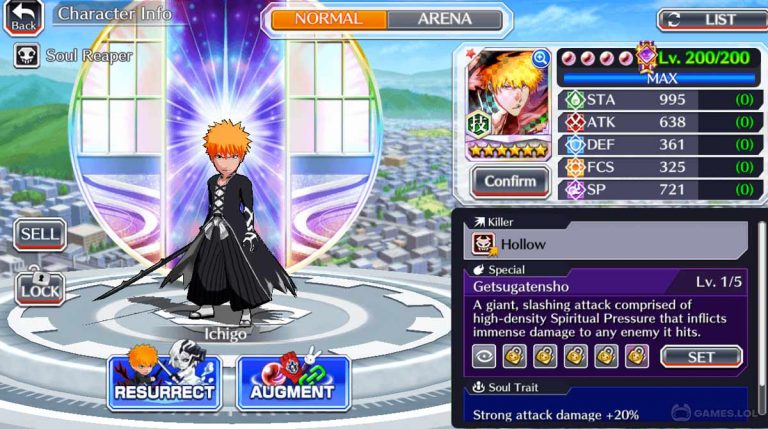The height and width of the screenshot is (429, 768).
Task: Click the SELL button
Action: pyautogui.click(x=40, y=235)
